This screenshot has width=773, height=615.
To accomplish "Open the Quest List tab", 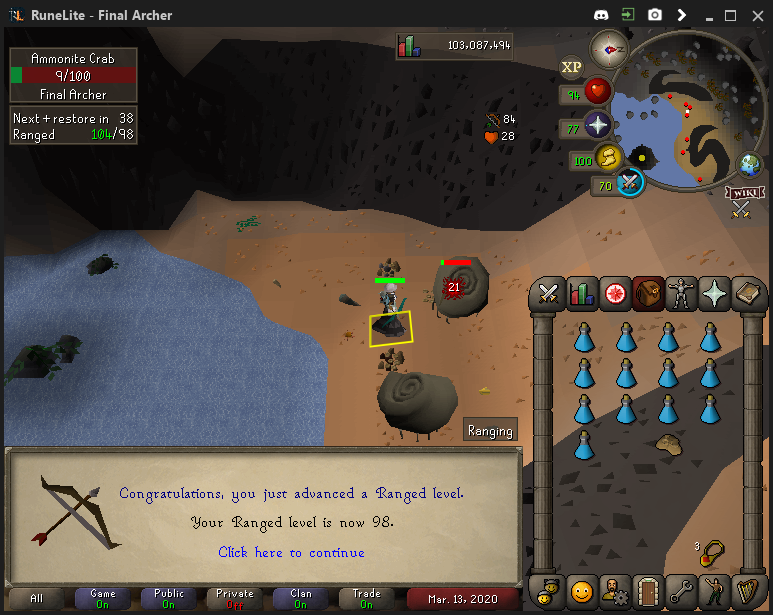I will (x=614, y=293).
